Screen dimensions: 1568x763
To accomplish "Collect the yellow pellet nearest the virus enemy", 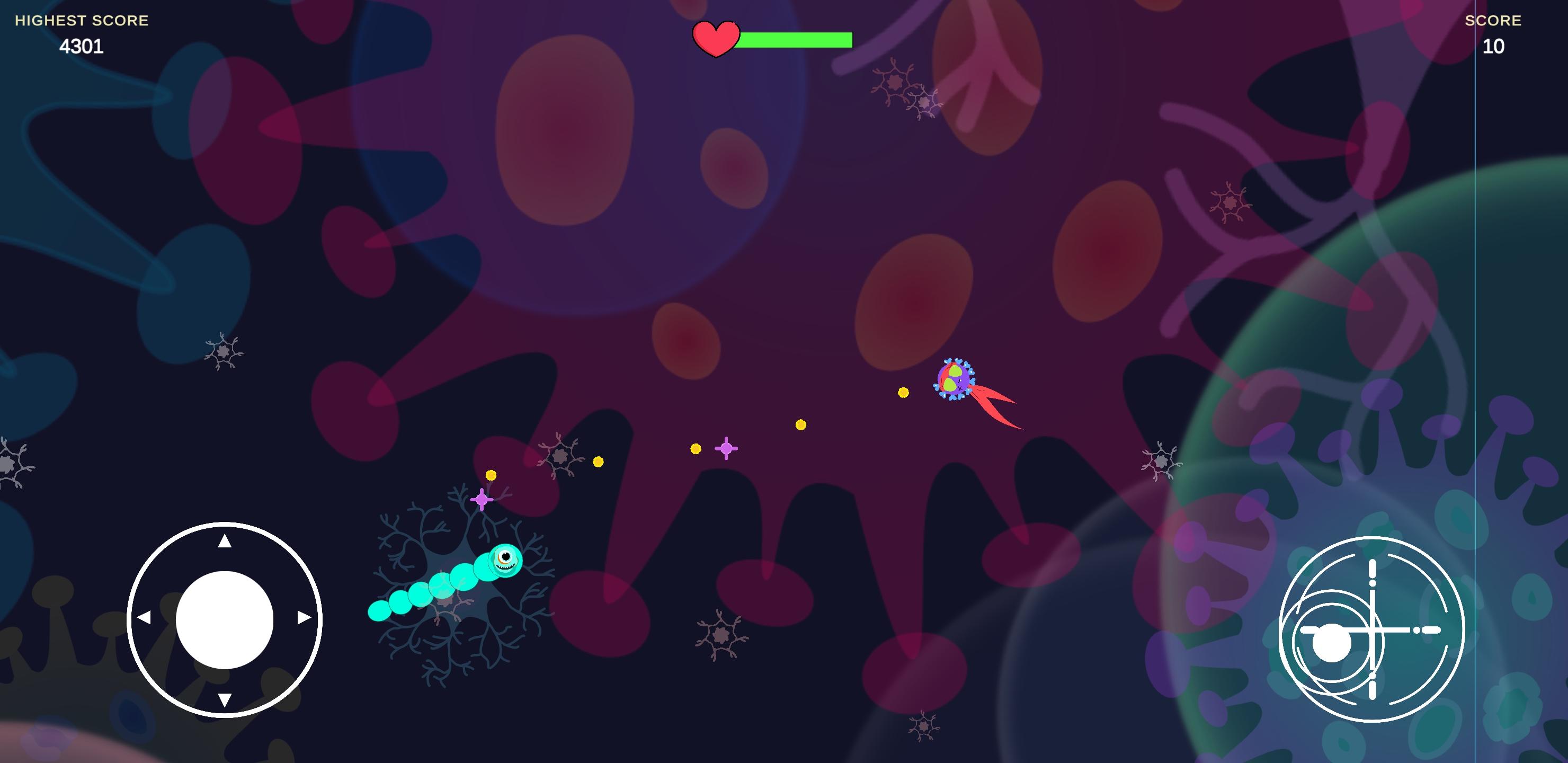I will pos(903,393).
